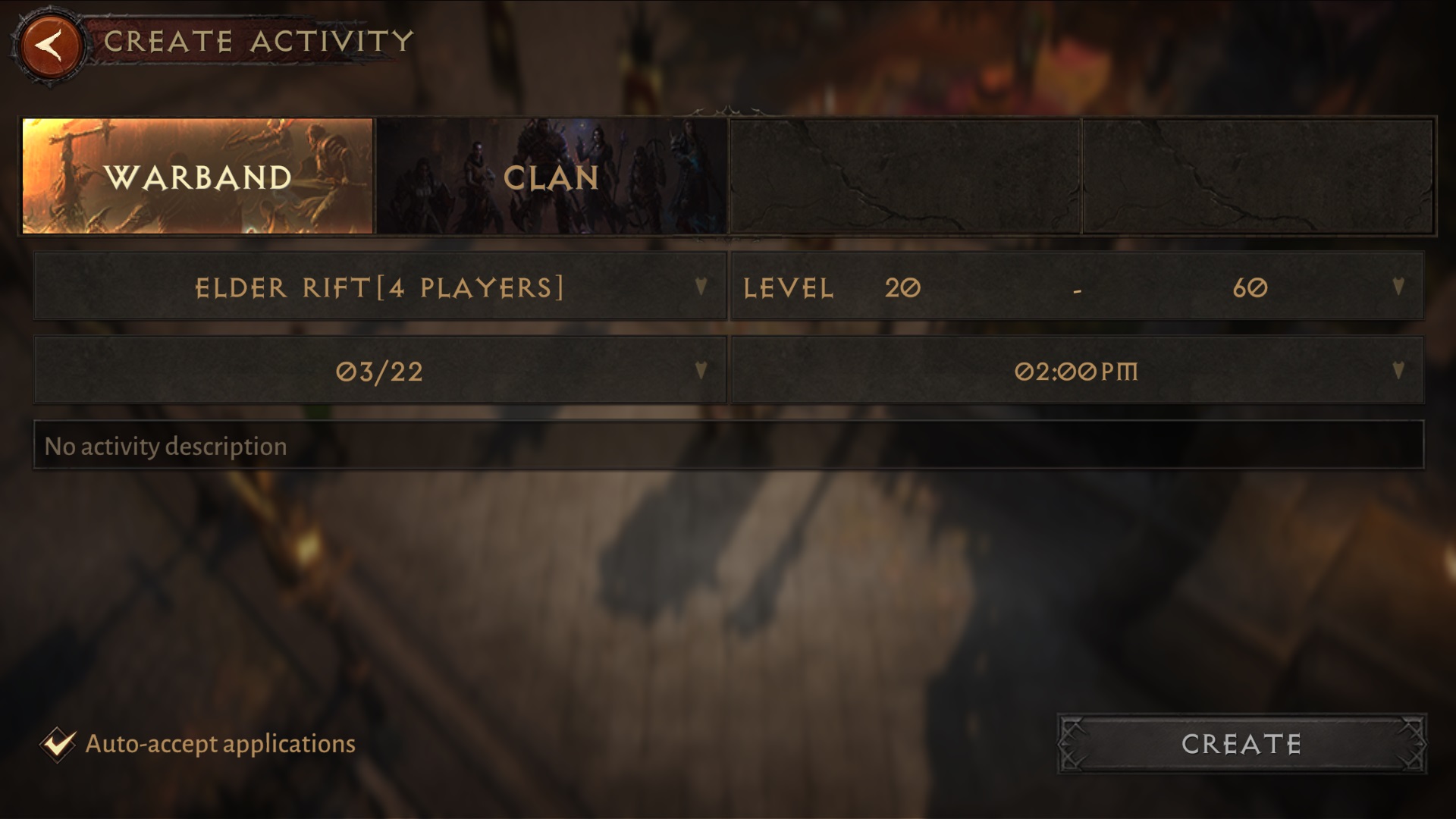Open the 02:00PM time selector
The width and height of the screenshot is (1456, 819).
point(1077,370)
